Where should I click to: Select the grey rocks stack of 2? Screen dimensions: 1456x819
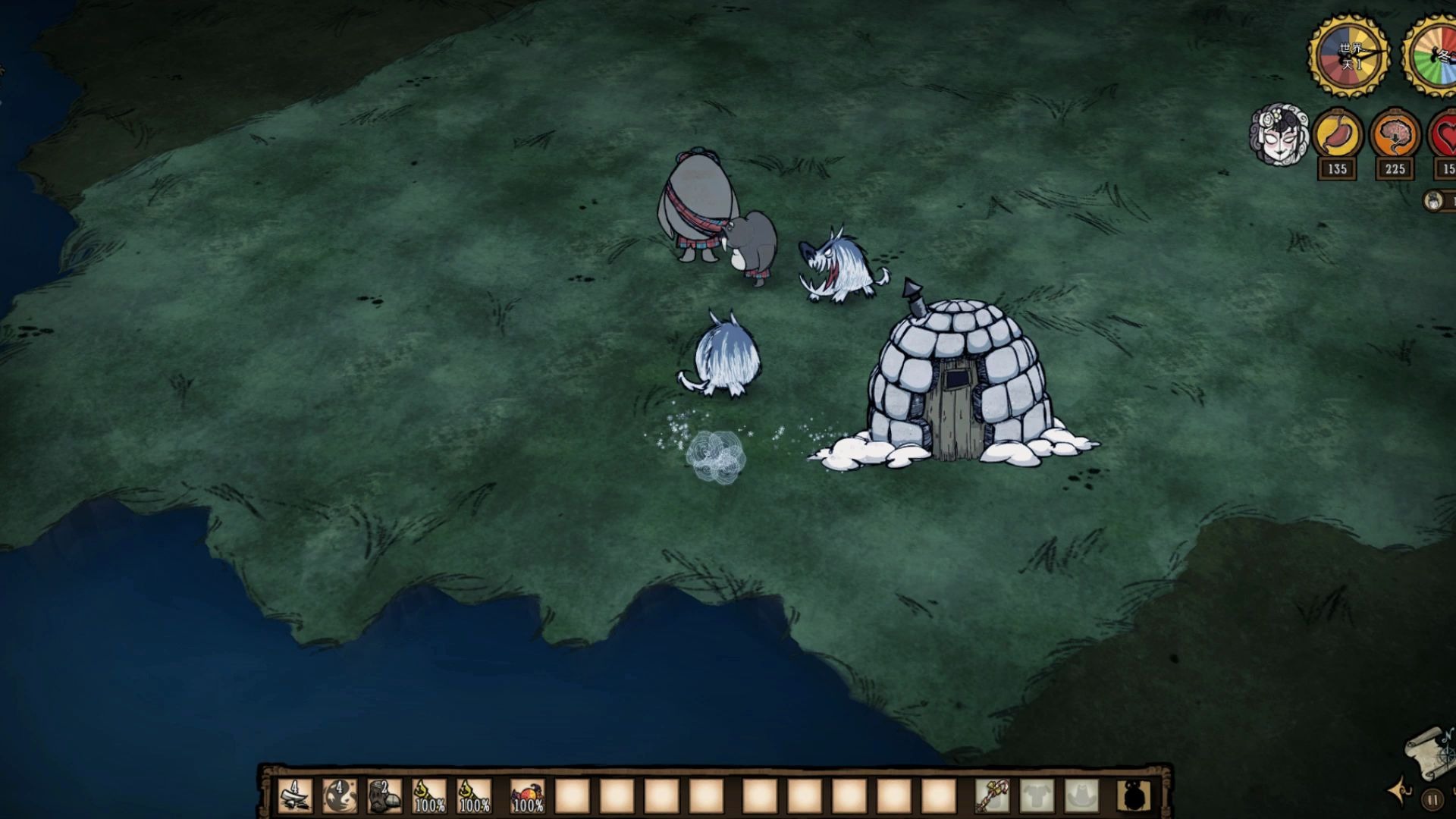pos(384,797)
